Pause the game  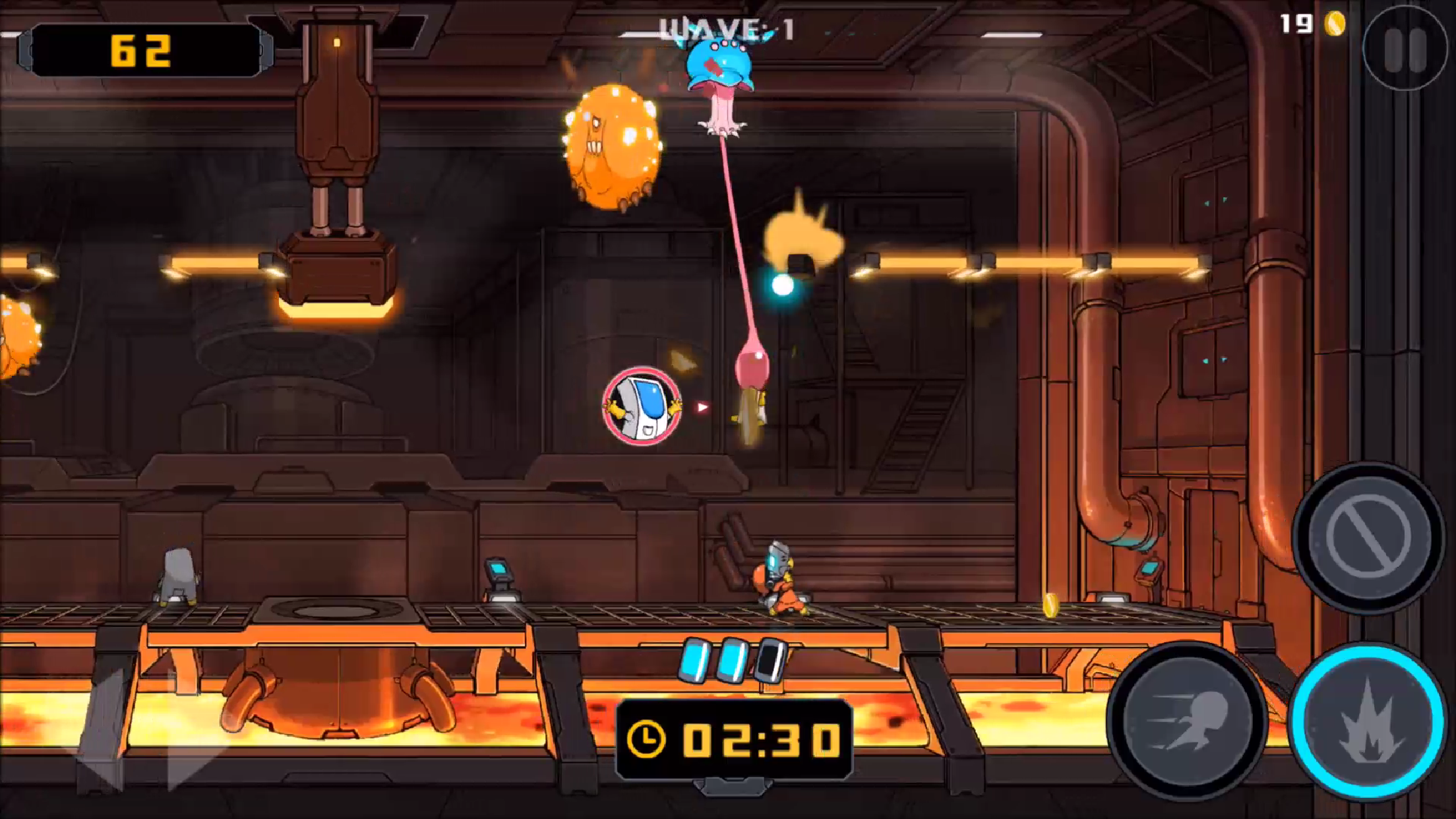pos(1405,49)
